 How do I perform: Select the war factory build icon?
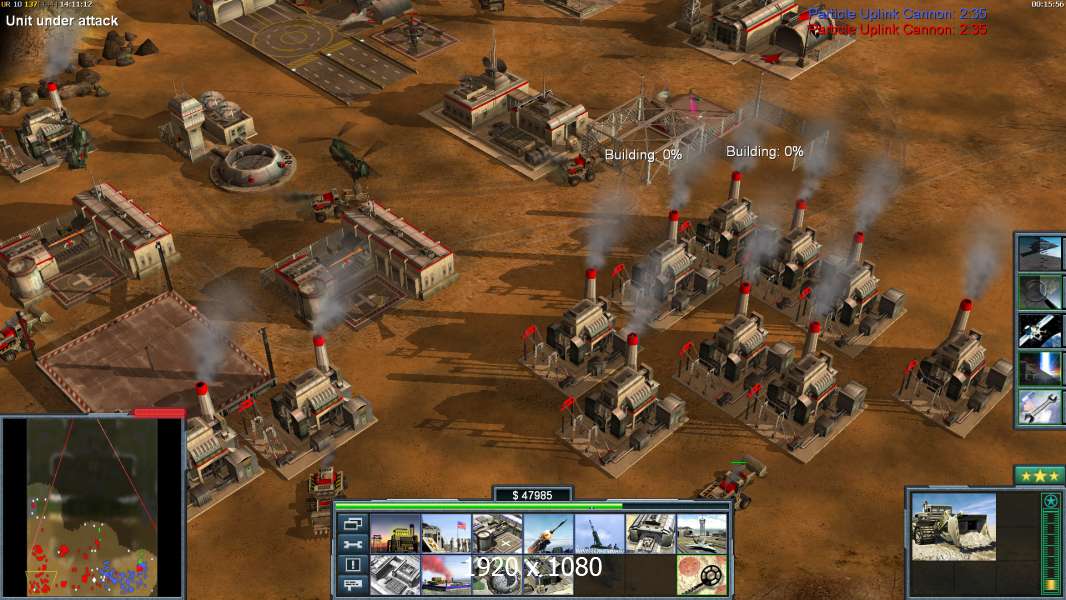point(650,533)
